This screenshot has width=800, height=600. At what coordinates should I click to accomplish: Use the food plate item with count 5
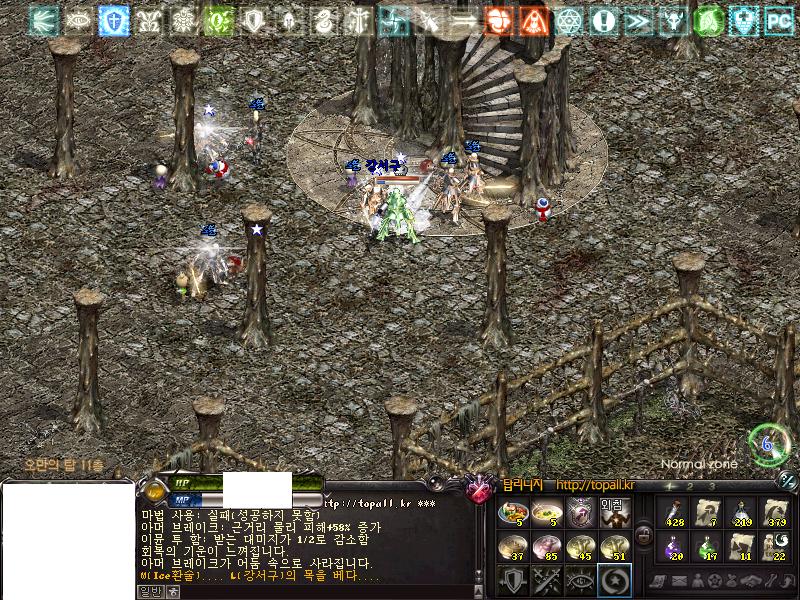pyautogui.click(x=512, y=513)
